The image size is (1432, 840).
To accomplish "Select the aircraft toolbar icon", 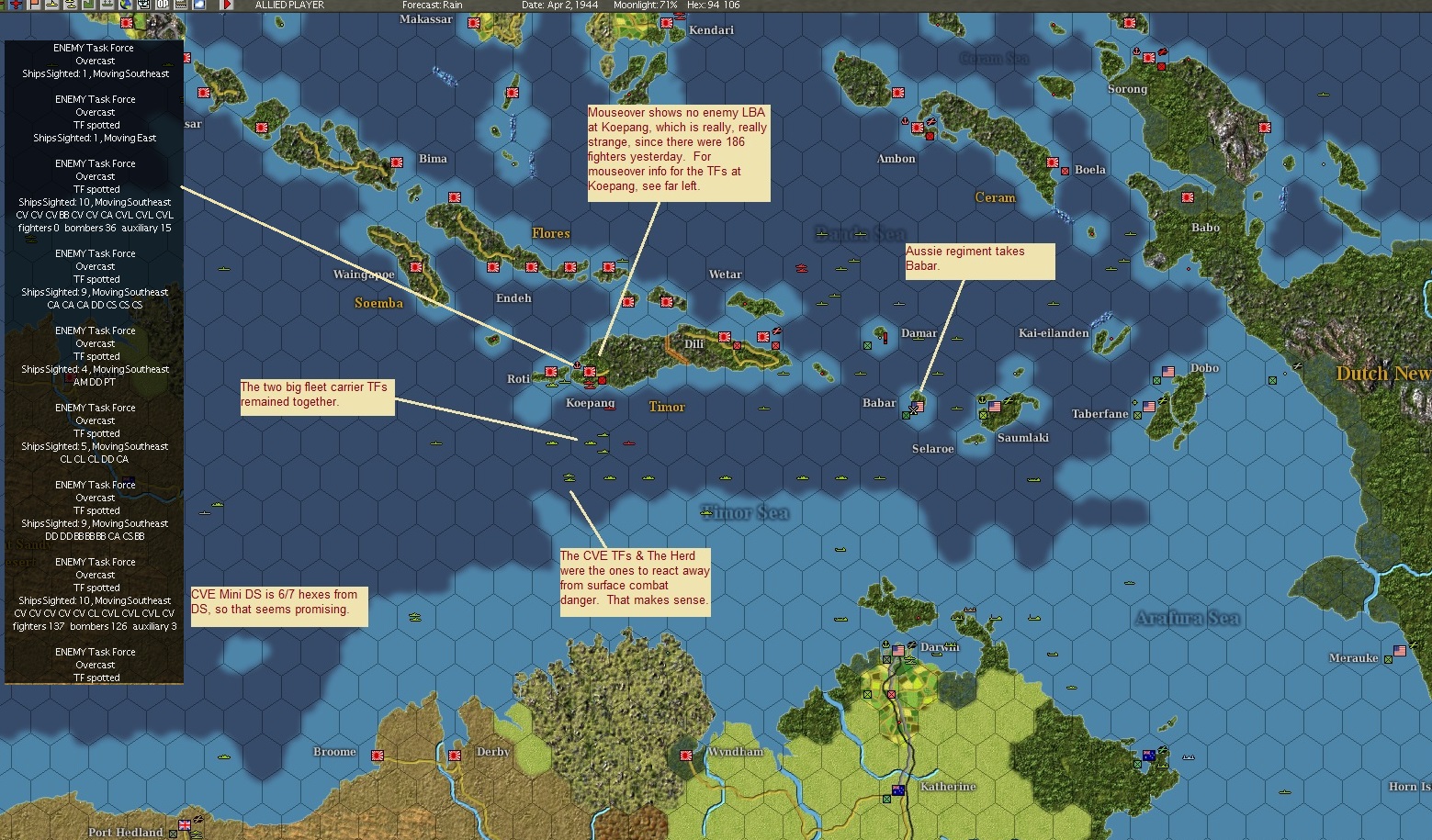I will click(15, 6).
